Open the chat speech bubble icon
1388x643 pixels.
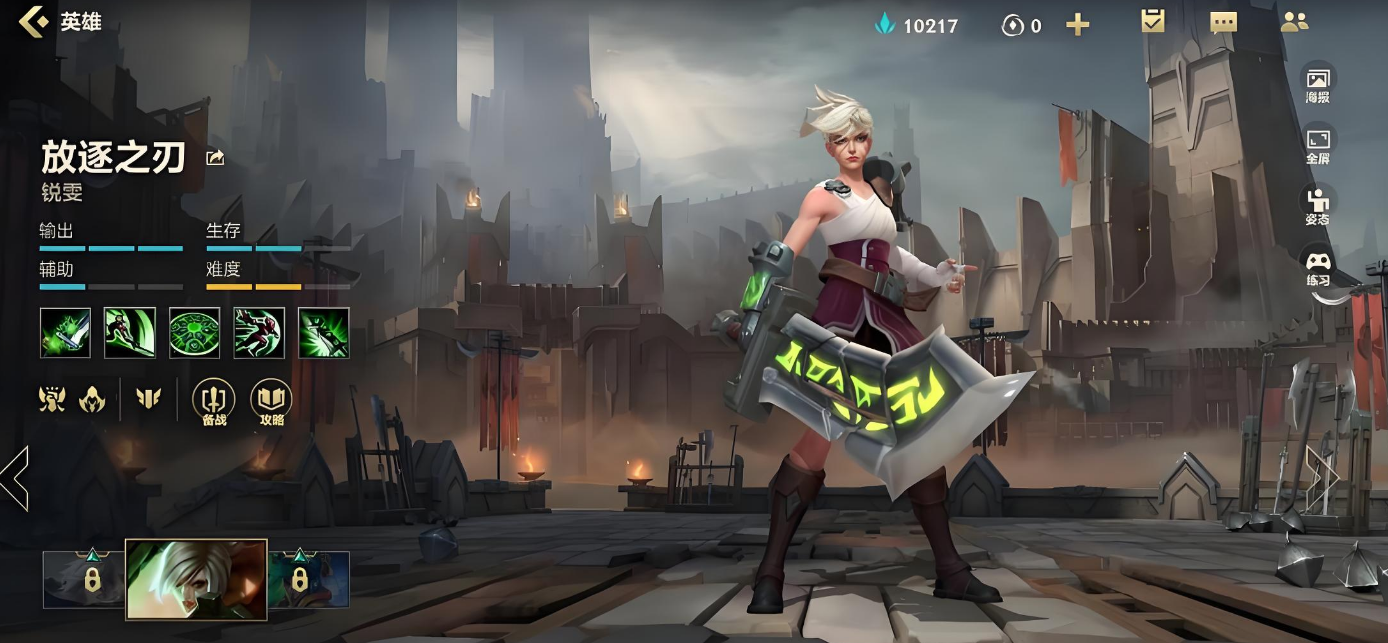coord(1223,23)
